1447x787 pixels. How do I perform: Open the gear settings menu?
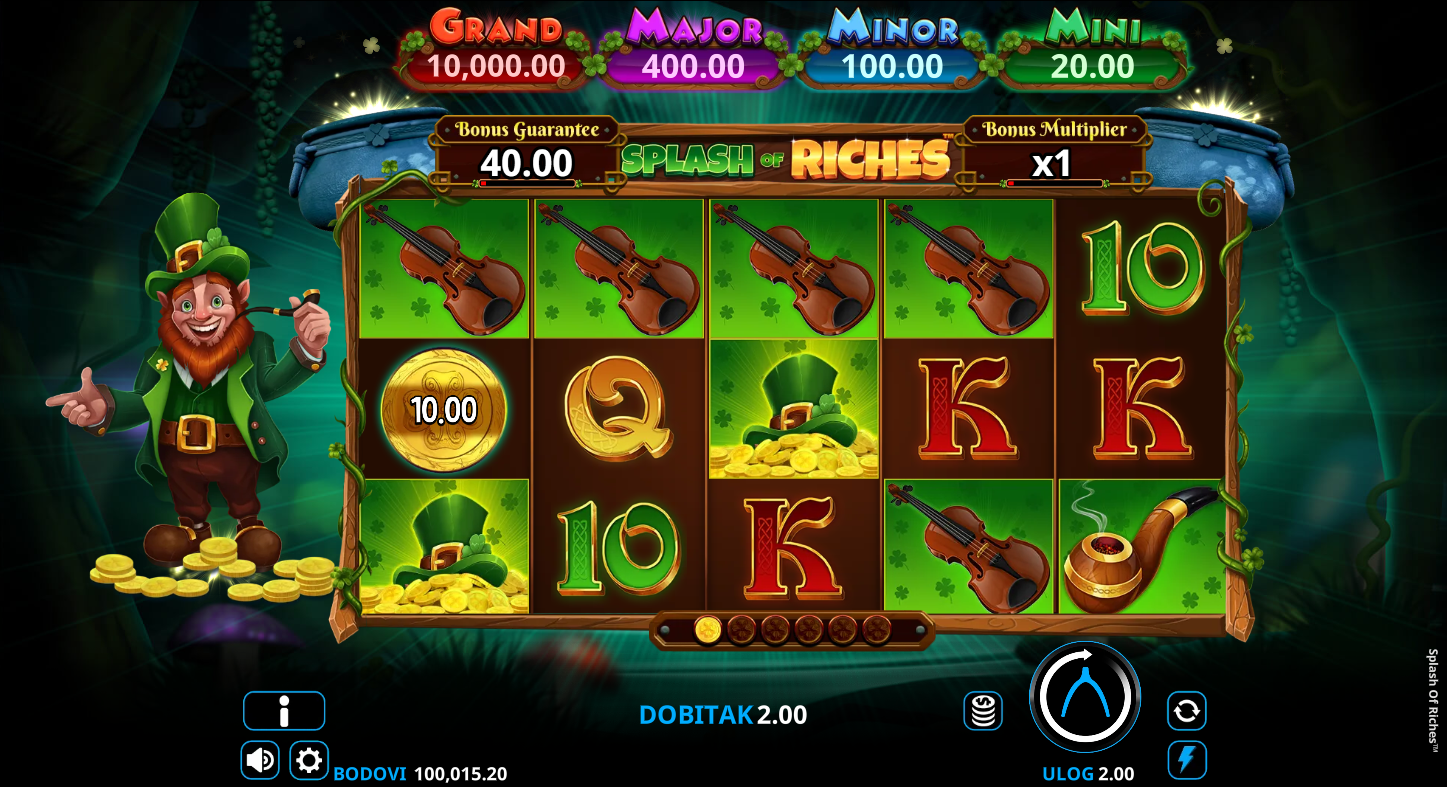(x=309, y=760)
